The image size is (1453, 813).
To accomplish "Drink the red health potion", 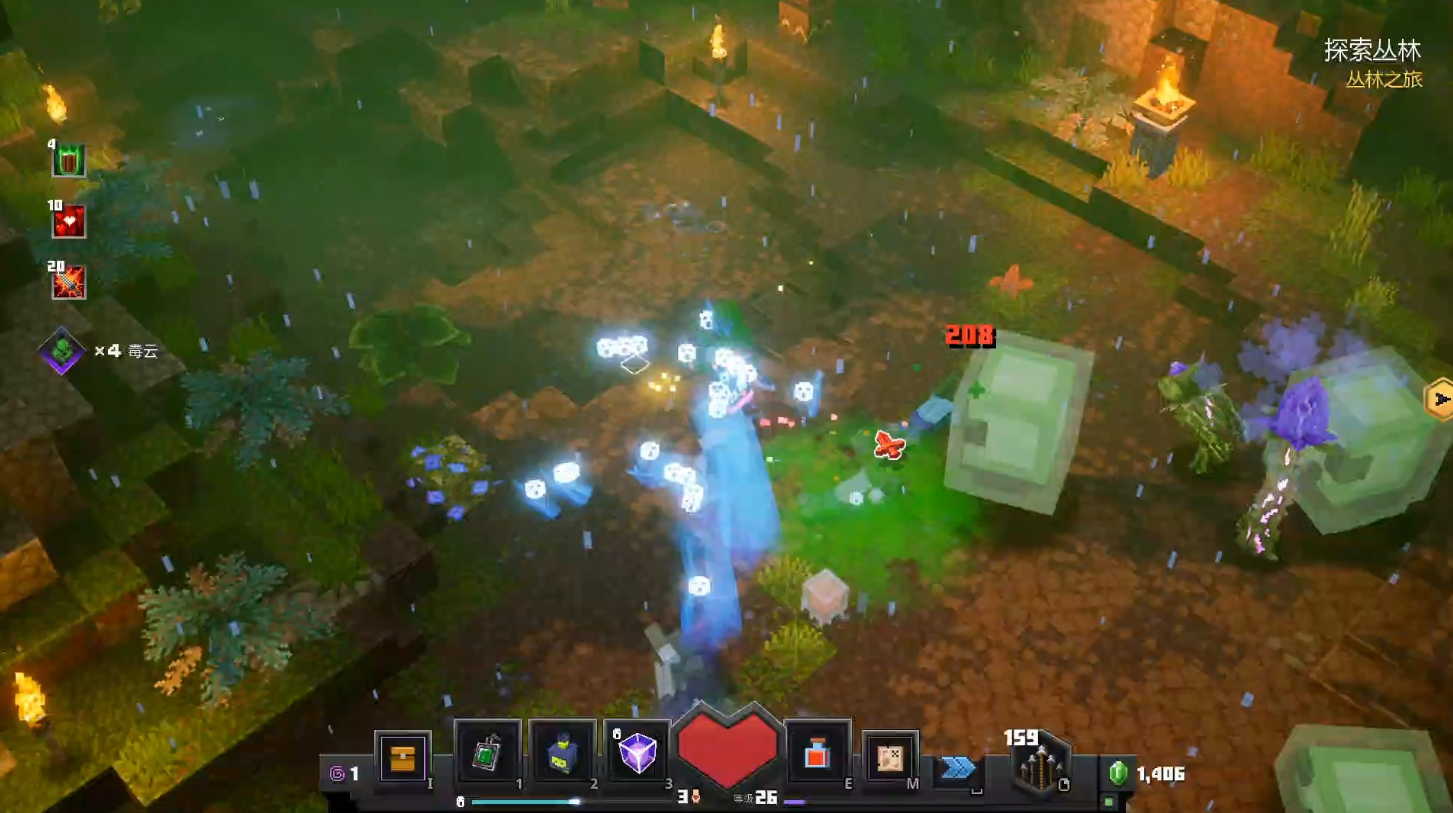I will coord(817,754).
